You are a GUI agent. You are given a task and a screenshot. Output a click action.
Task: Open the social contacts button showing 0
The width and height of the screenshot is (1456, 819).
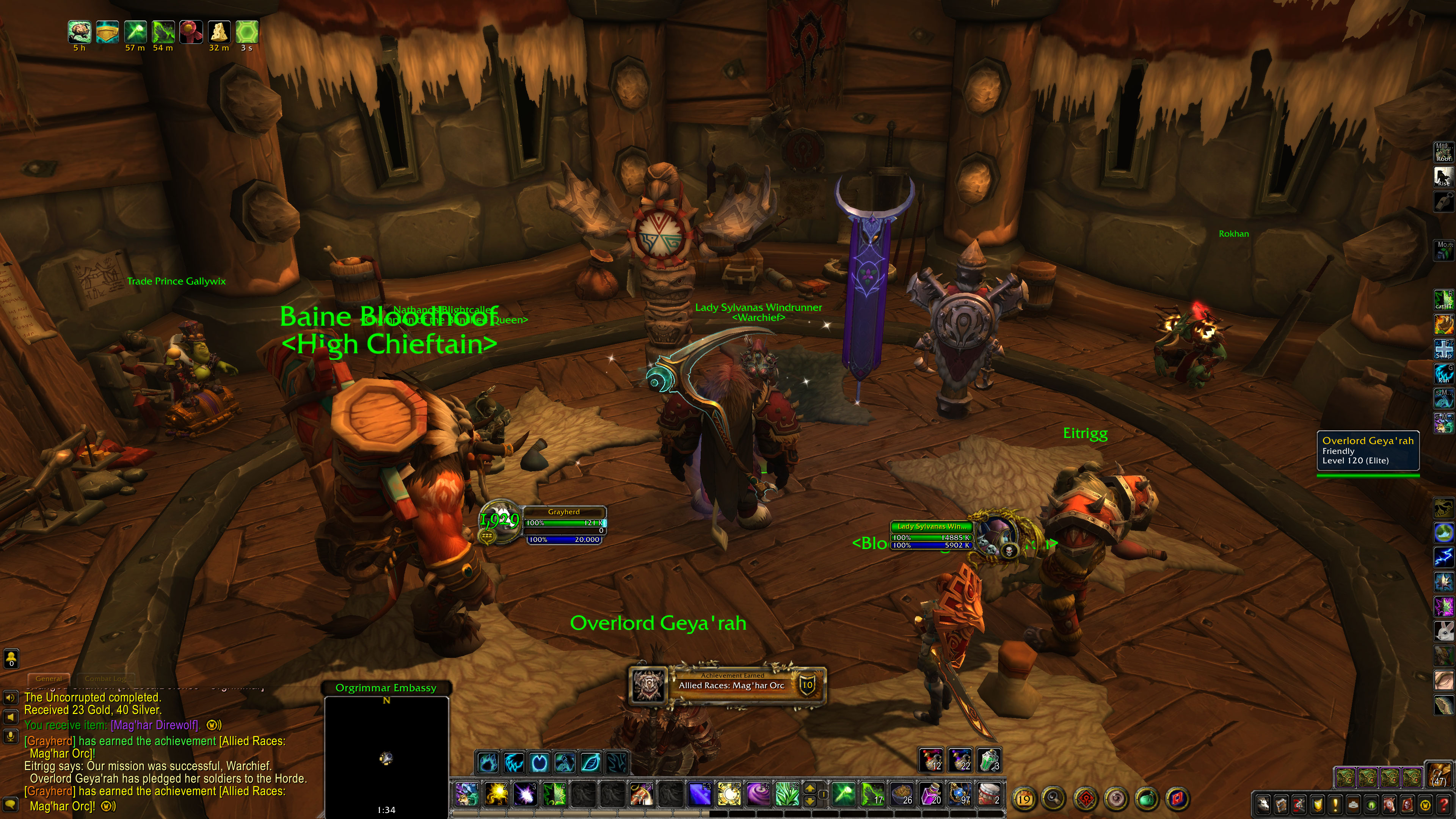pyautogui.click(x=11, y=659)
